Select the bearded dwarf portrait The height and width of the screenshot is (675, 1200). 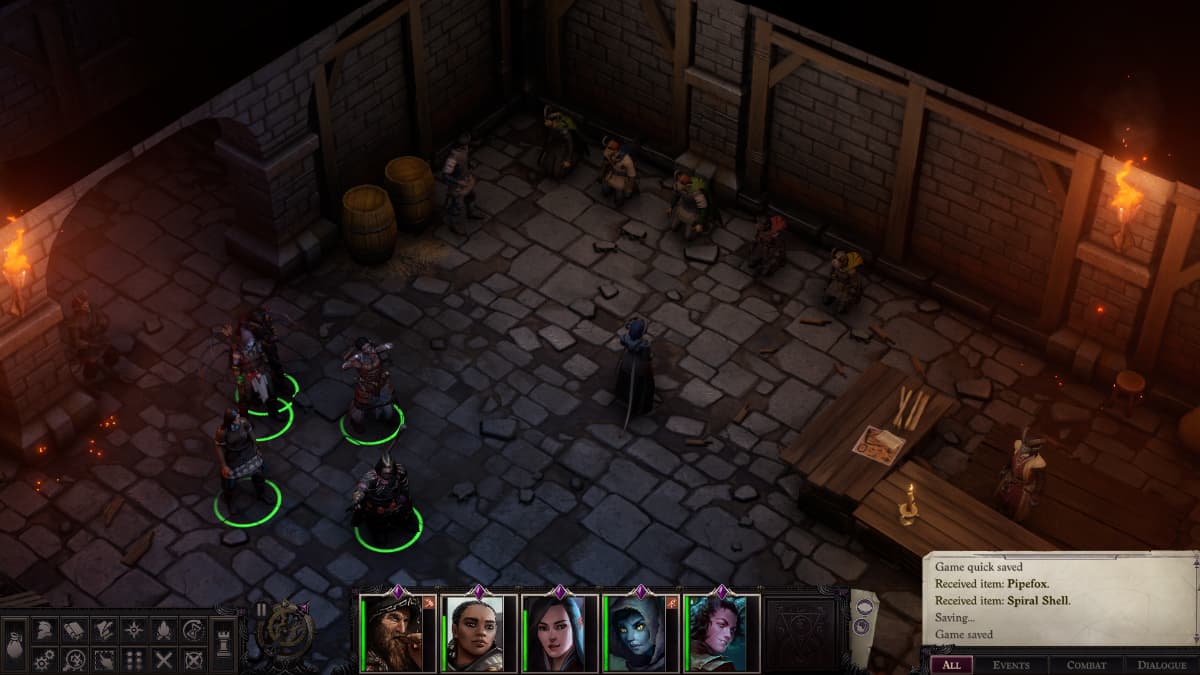click(x=390, y=633)
